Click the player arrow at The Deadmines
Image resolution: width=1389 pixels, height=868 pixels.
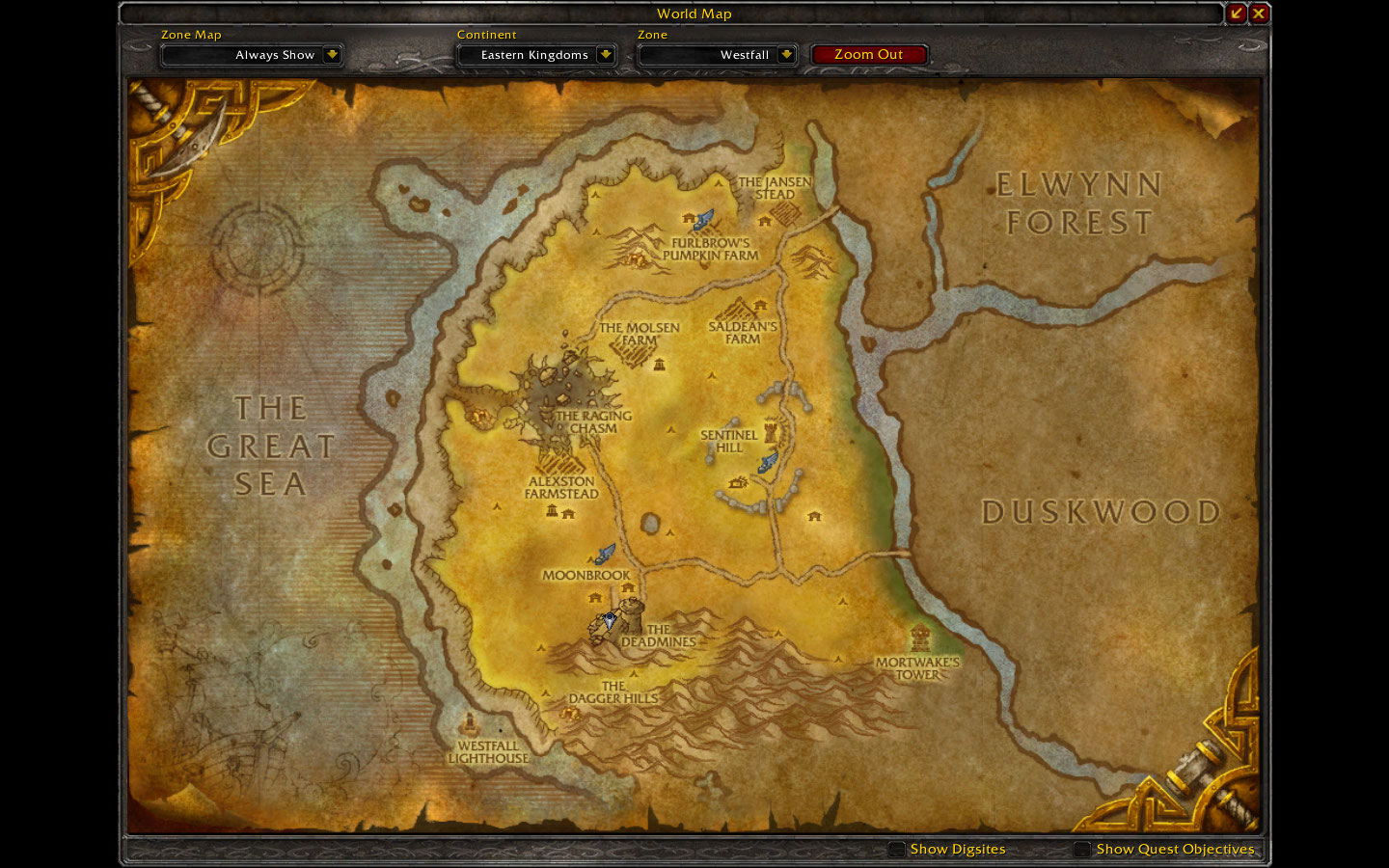[x=611, y=620]
